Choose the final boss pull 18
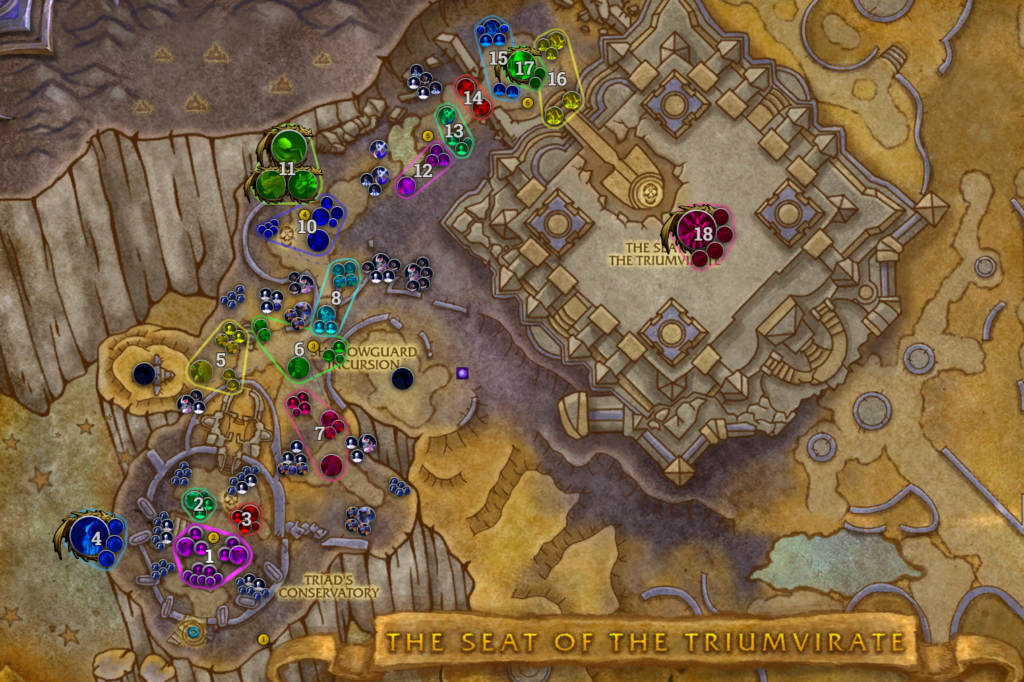Viewport: 1024px width, 682px height. [x=703, y=233]
